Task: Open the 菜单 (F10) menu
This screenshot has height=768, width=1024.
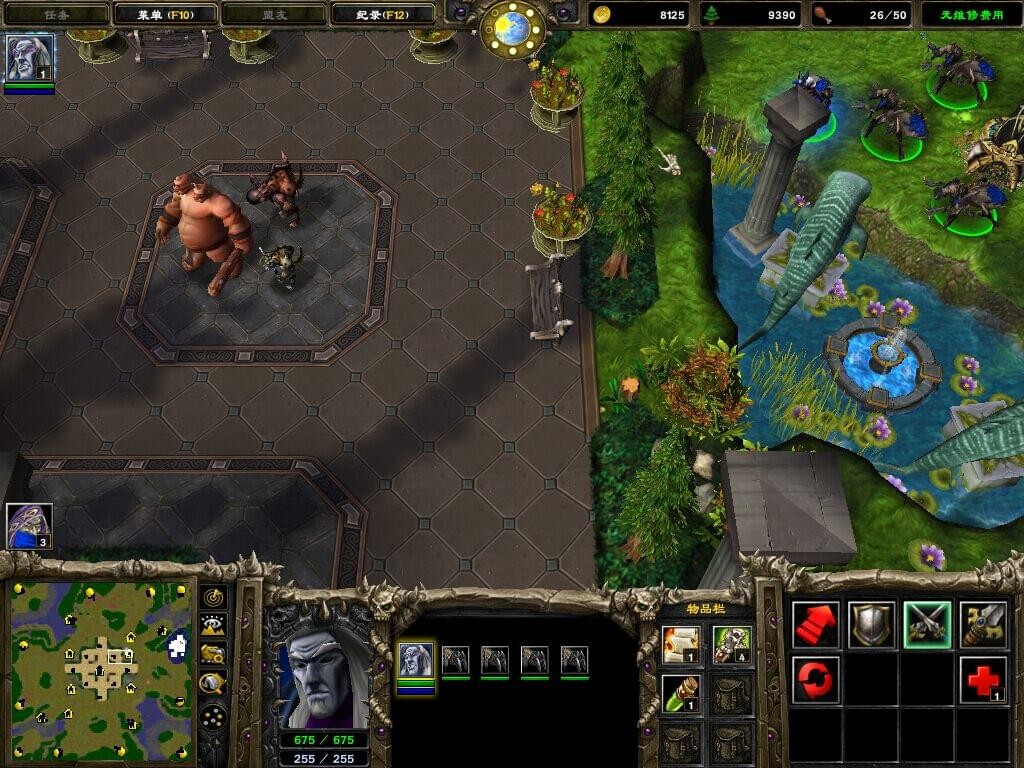Action: point(165,14)
